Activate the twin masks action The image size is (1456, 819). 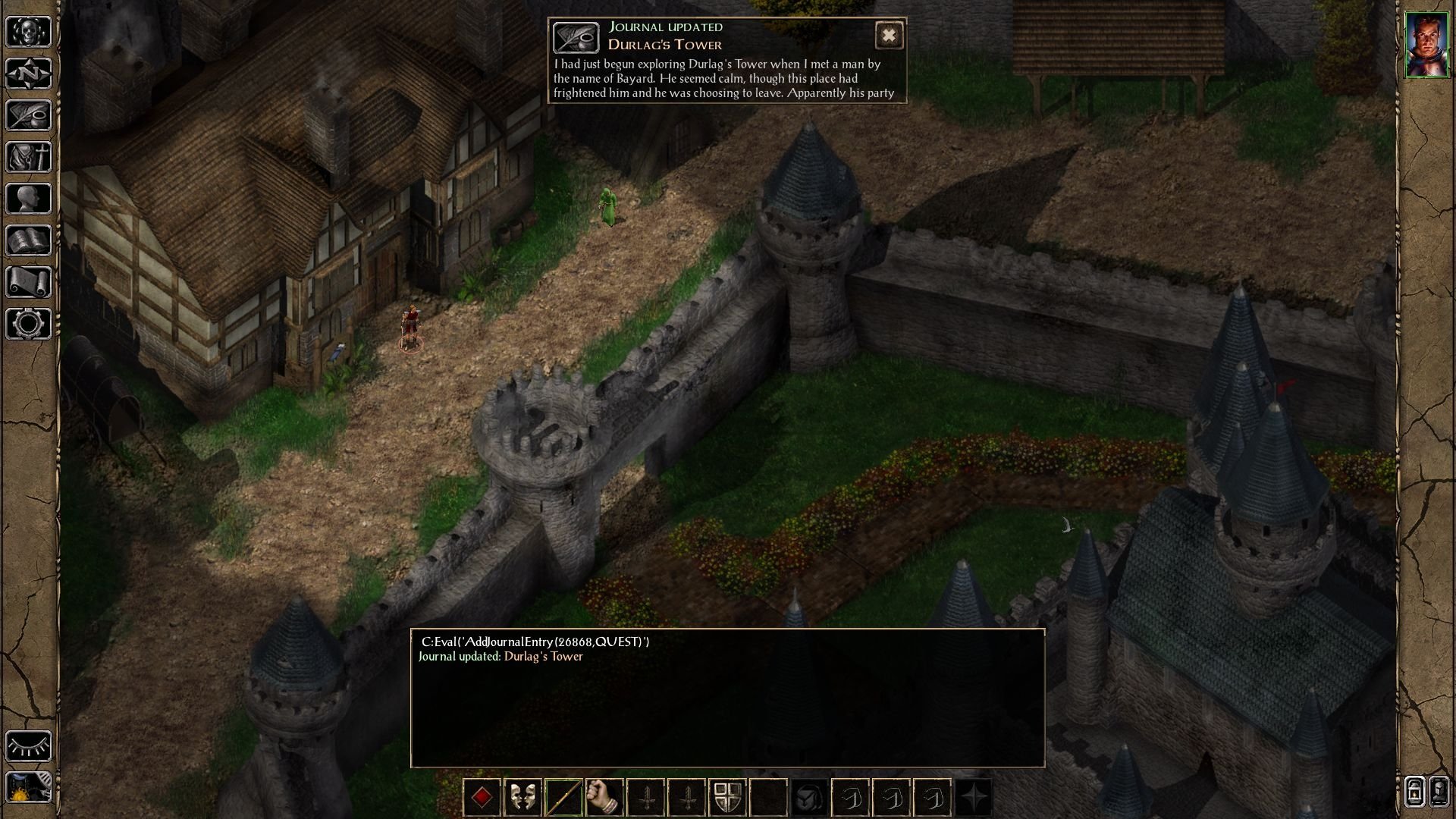[x=523, y=798]
